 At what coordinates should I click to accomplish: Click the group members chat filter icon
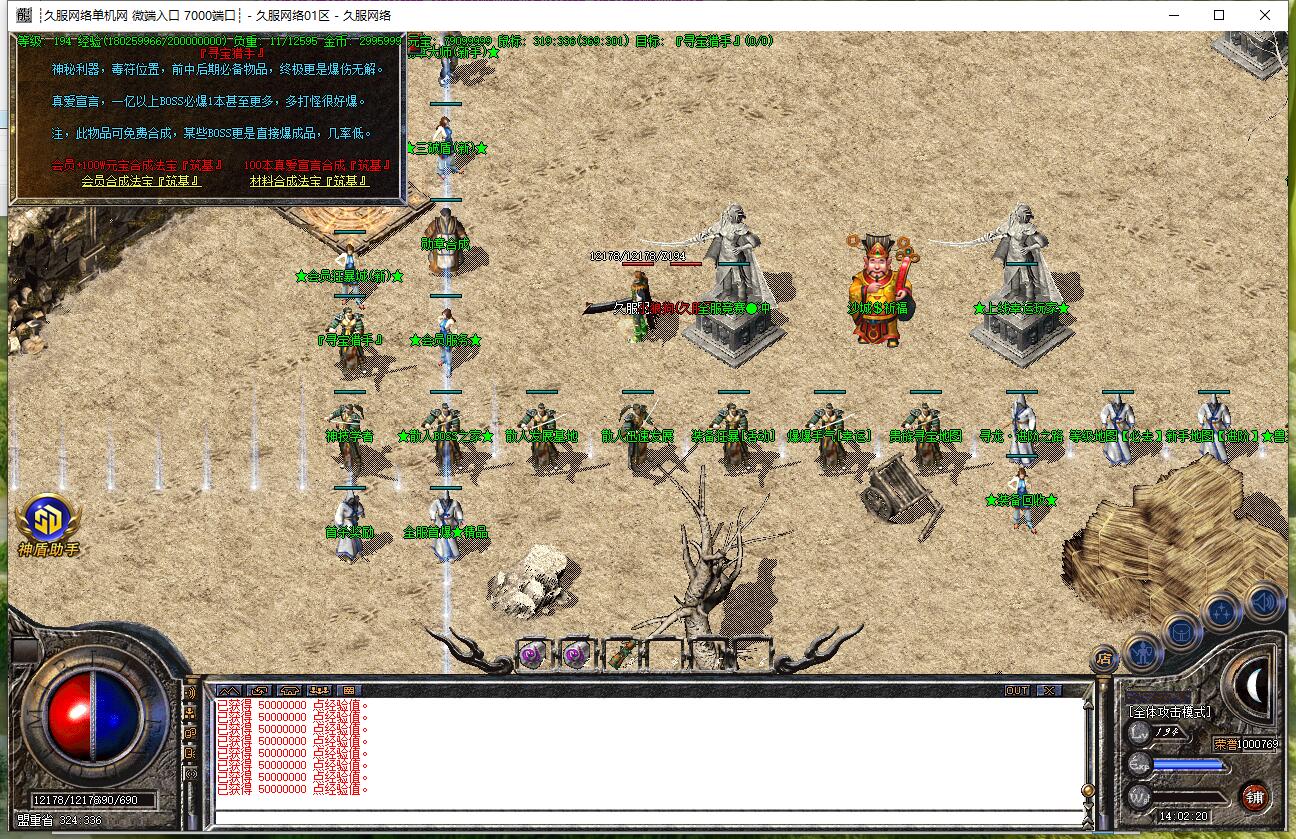pos(319,690)
